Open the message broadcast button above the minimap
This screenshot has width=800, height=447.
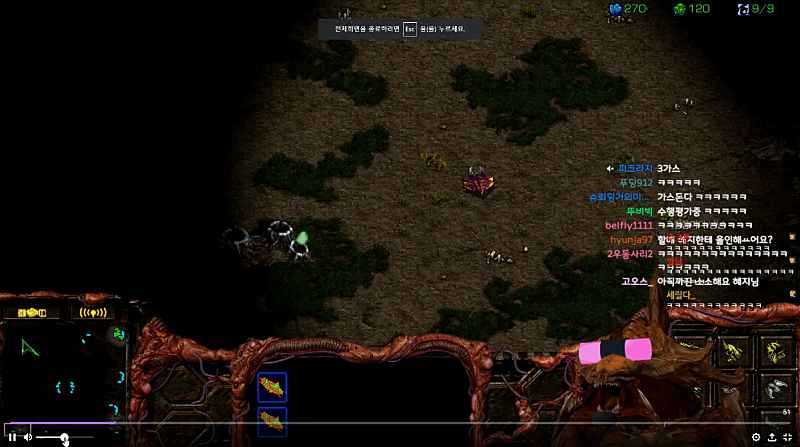tap(97, 312)
